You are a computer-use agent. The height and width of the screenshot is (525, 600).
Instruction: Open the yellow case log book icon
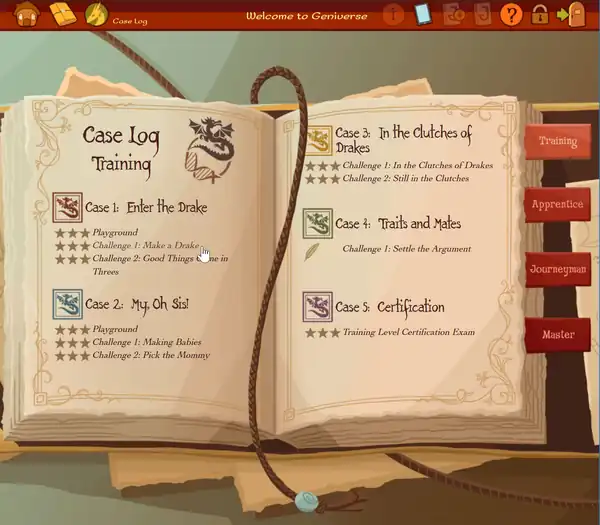(x=63, y=14)
